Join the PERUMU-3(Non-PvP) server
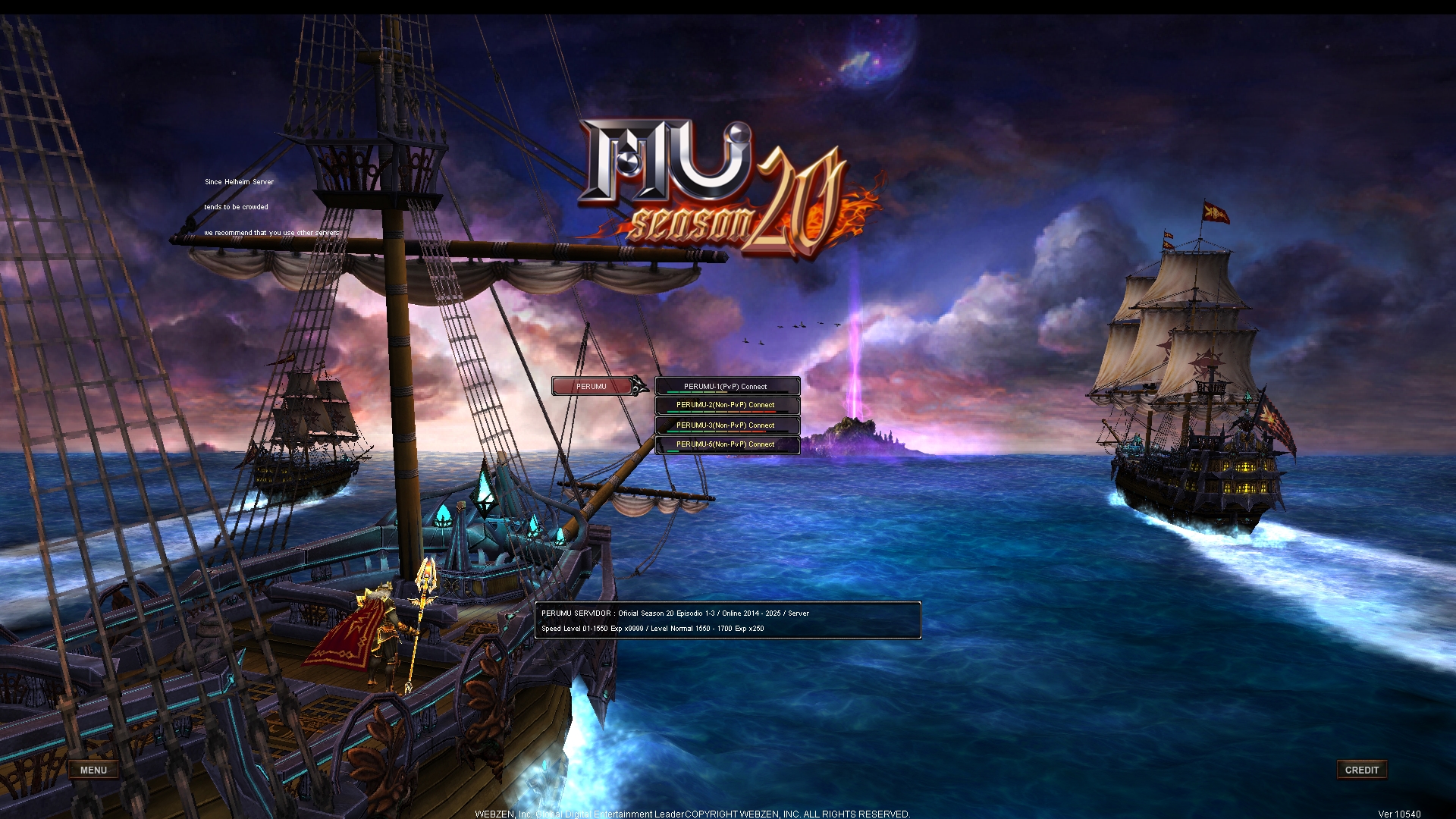Viewport: 1456px width, 819px height. pos(726,425)
